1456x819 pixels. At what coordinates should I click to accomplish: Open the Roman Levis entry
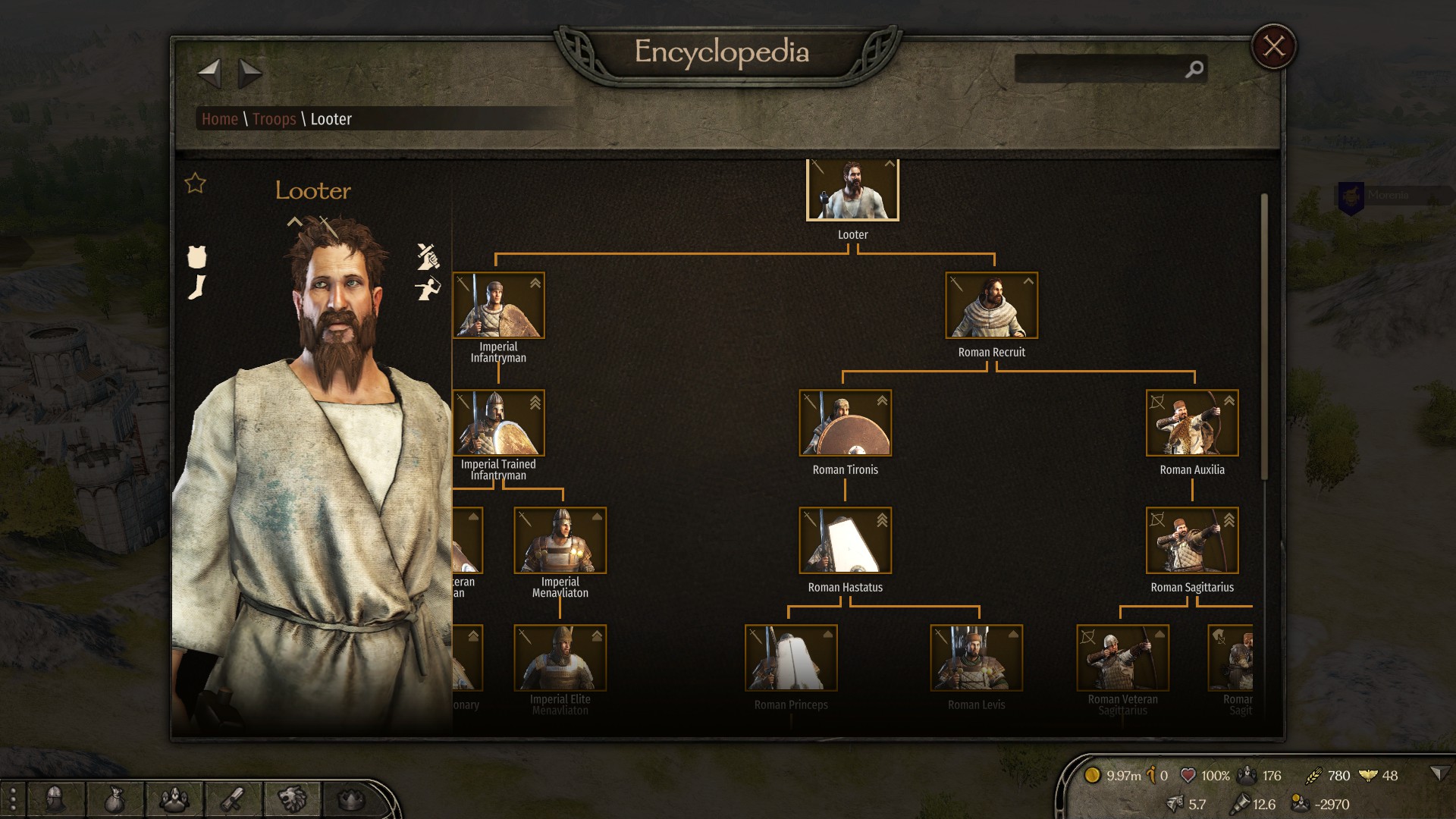click(x=976, y=658)
